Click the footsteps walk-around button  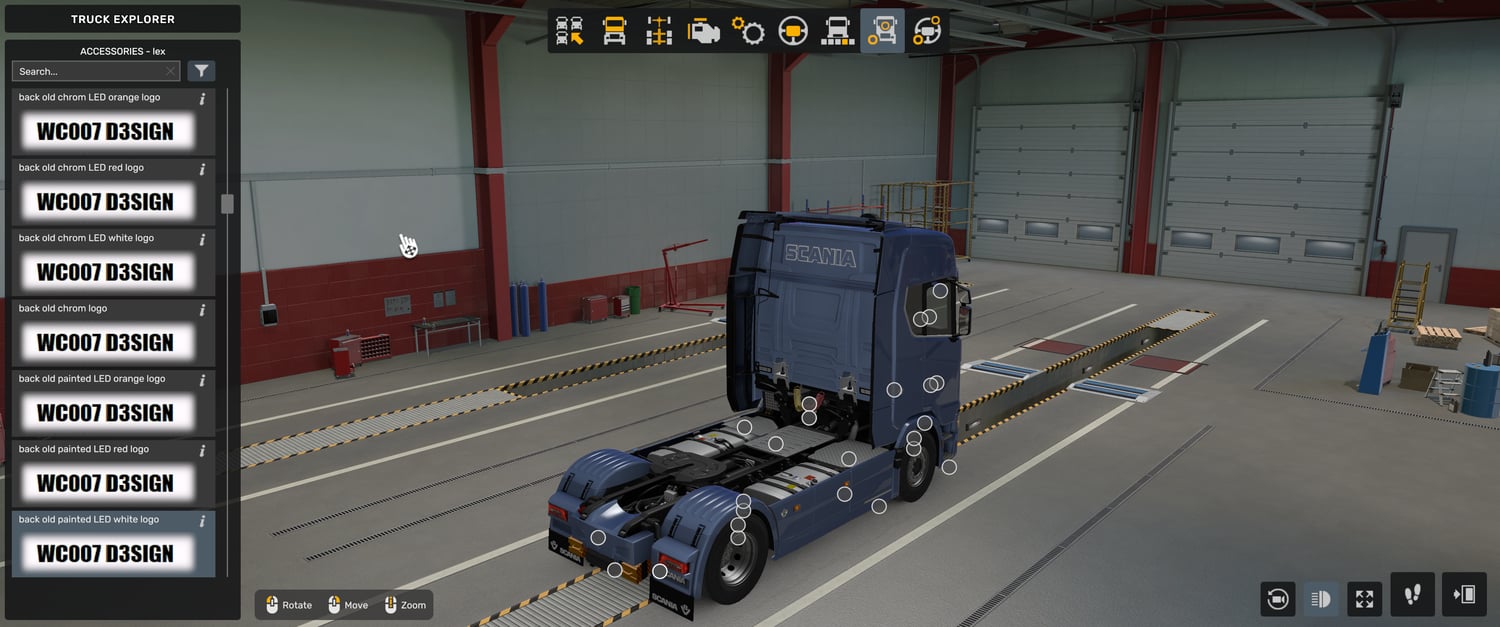tap(1412, 595)
